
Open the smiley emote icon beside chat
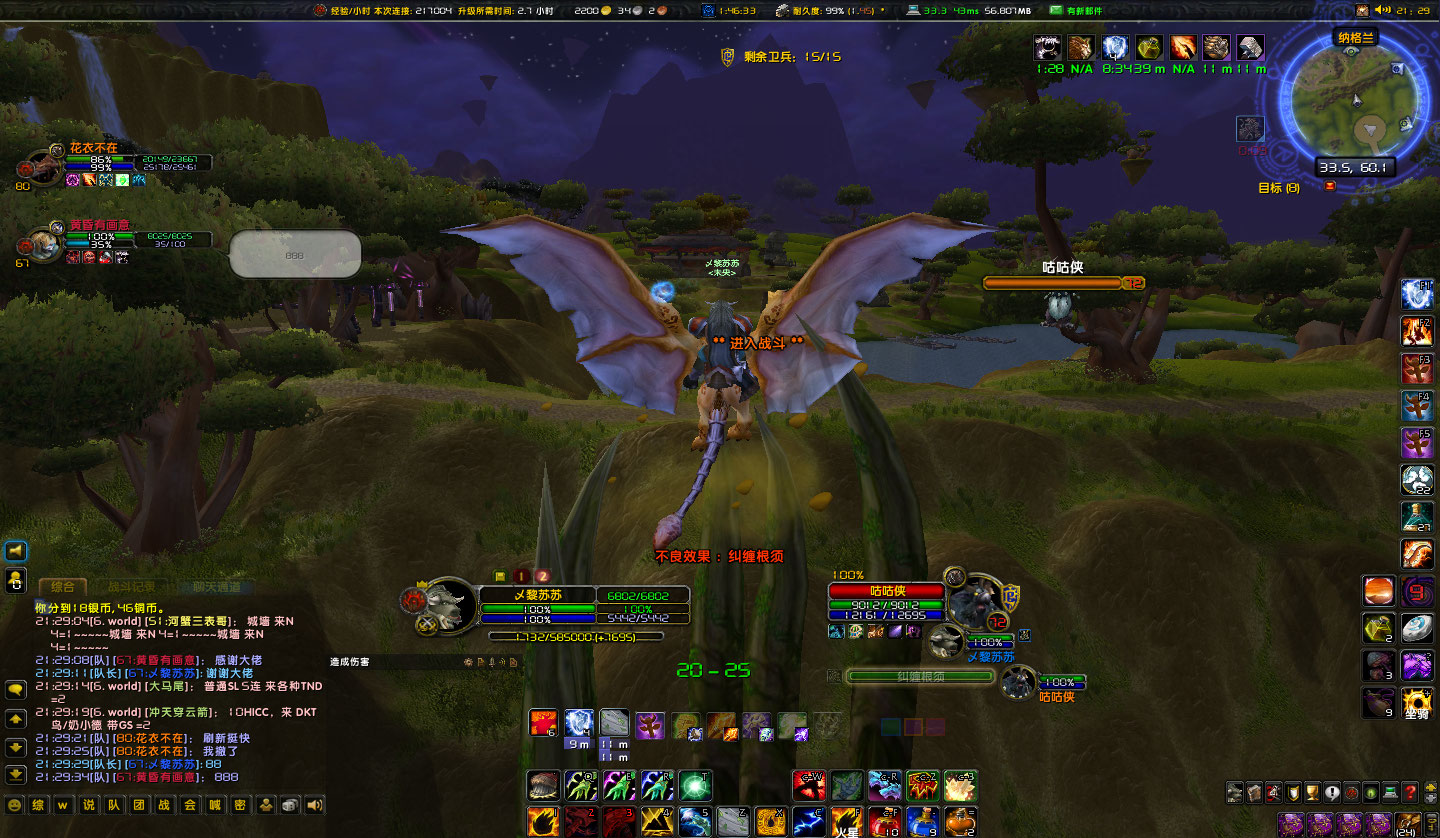click(16, 805)
